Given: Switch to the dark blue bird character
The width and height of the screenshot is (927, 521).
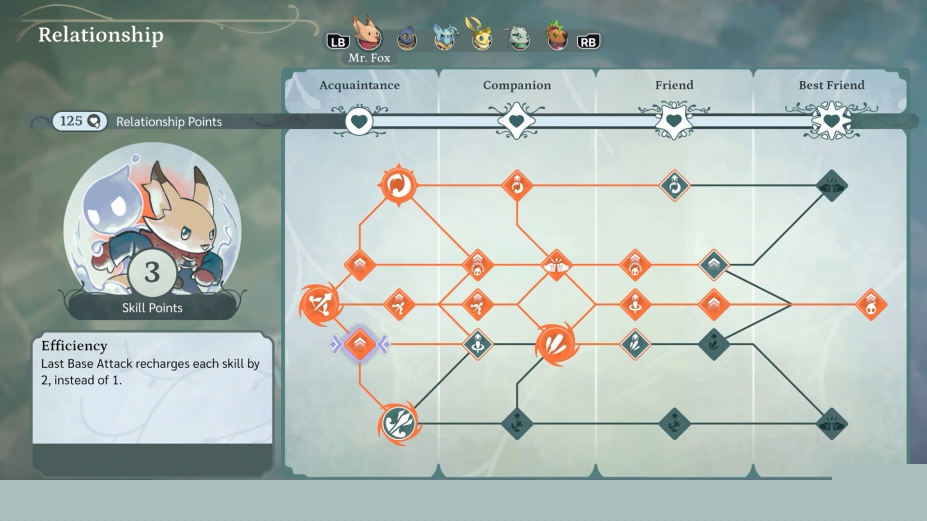Looking at the screenshot, I should click(x=407, y=39).
